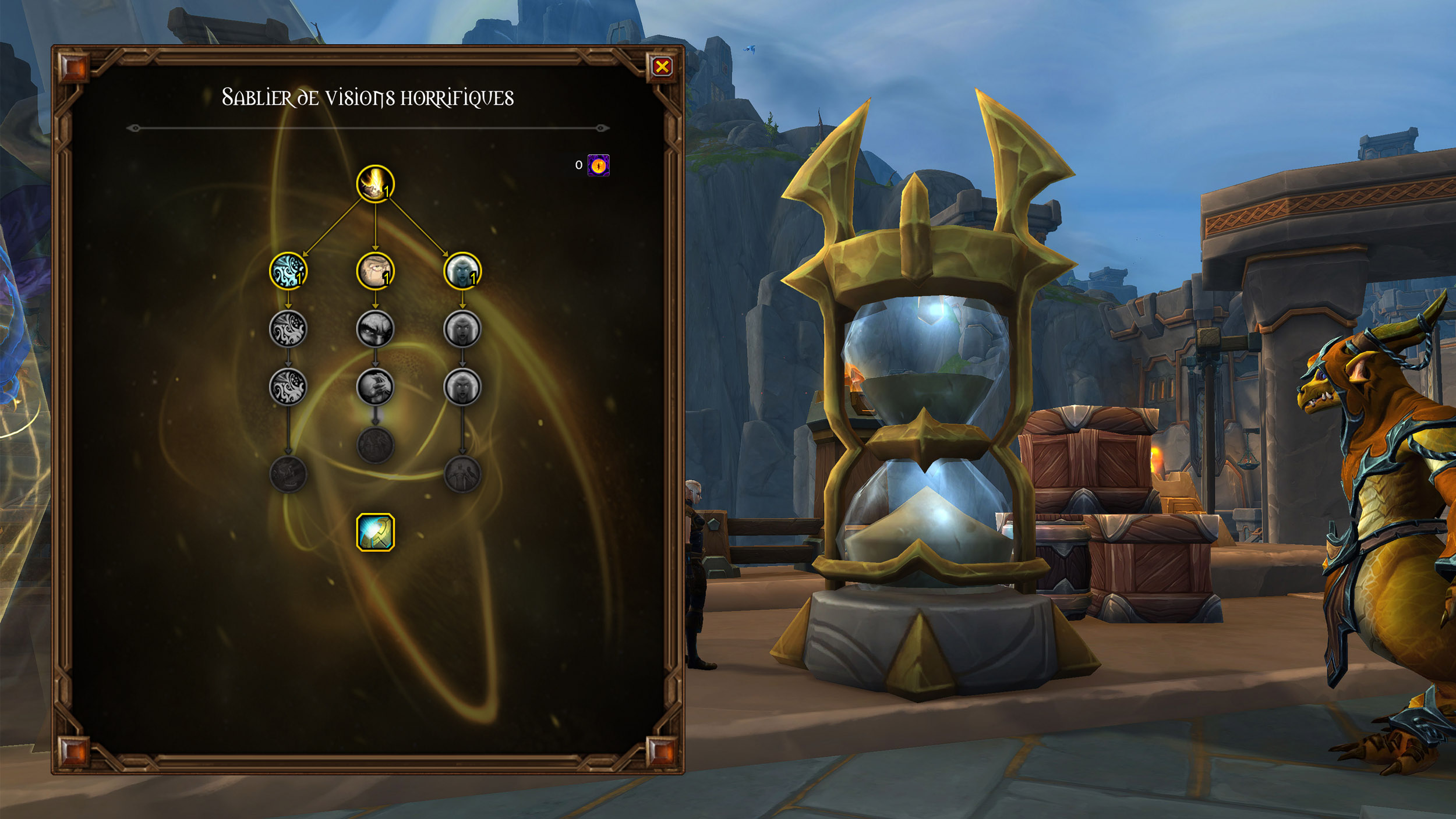Close the Sablier de visions horrifiques window
The image size is (1456, 819).
click(x=662, y=67)
